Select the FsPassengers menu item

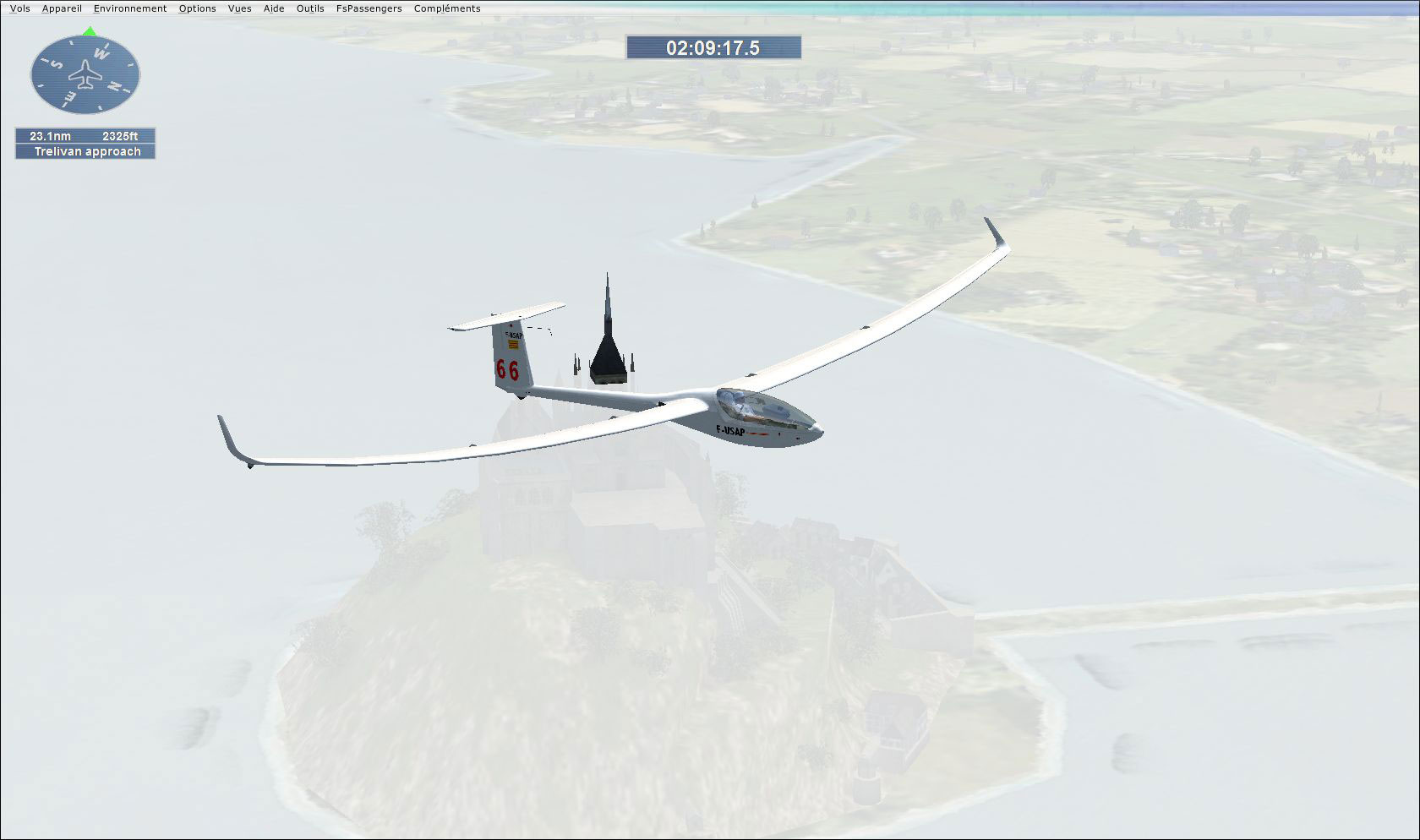click(x=369, y=8)
